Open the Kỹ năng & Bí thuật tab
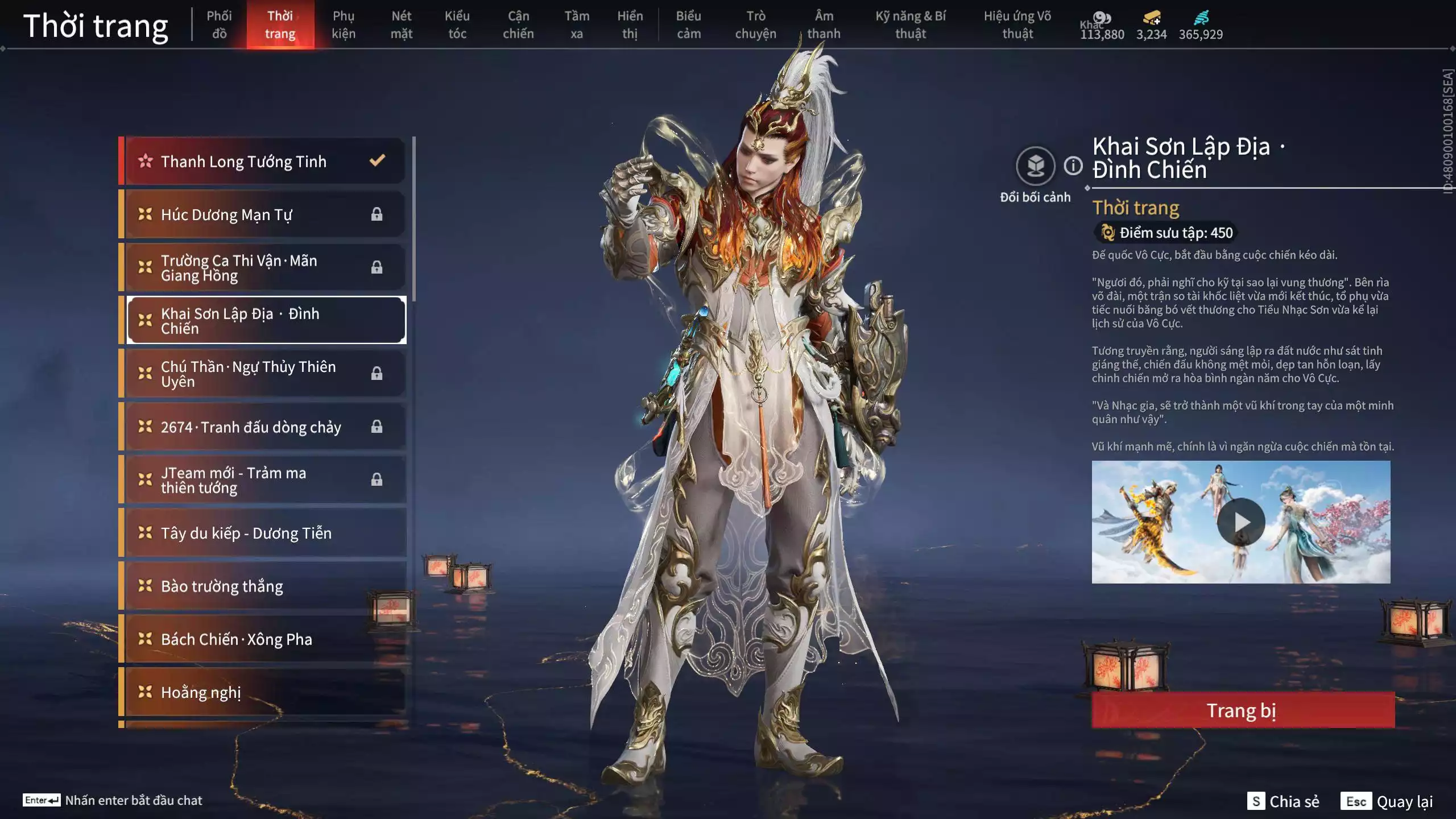The height and width of the screenshot is (819, 1456). (910, 25)
